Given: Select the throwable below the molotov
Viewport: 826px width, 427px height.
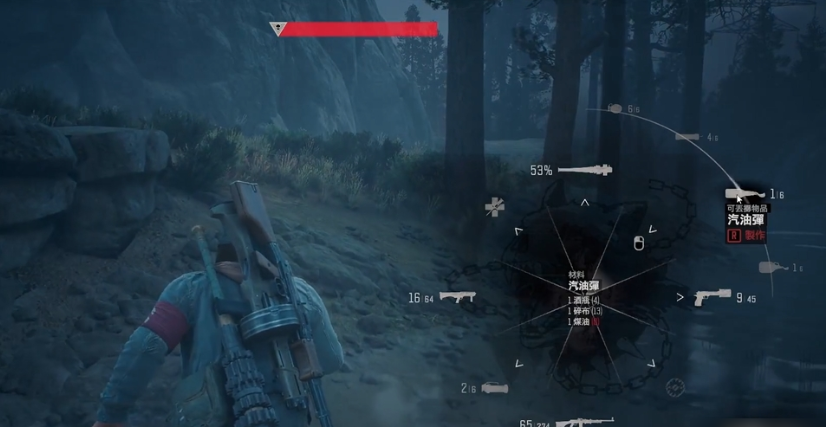Looking at the screenshot, I should 769,268.
